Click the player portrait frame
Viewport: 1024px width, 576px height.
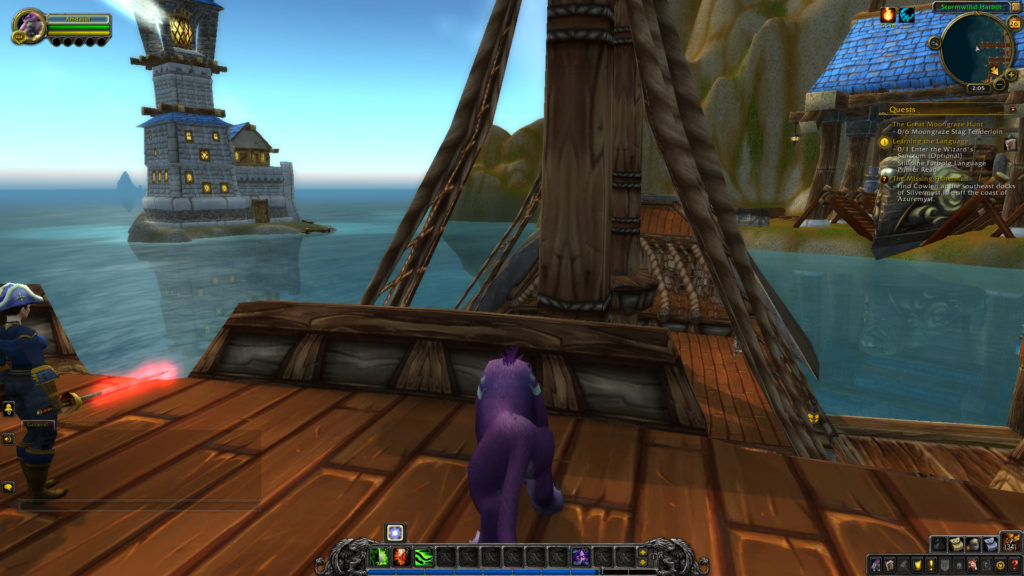(x=28, y=25)
